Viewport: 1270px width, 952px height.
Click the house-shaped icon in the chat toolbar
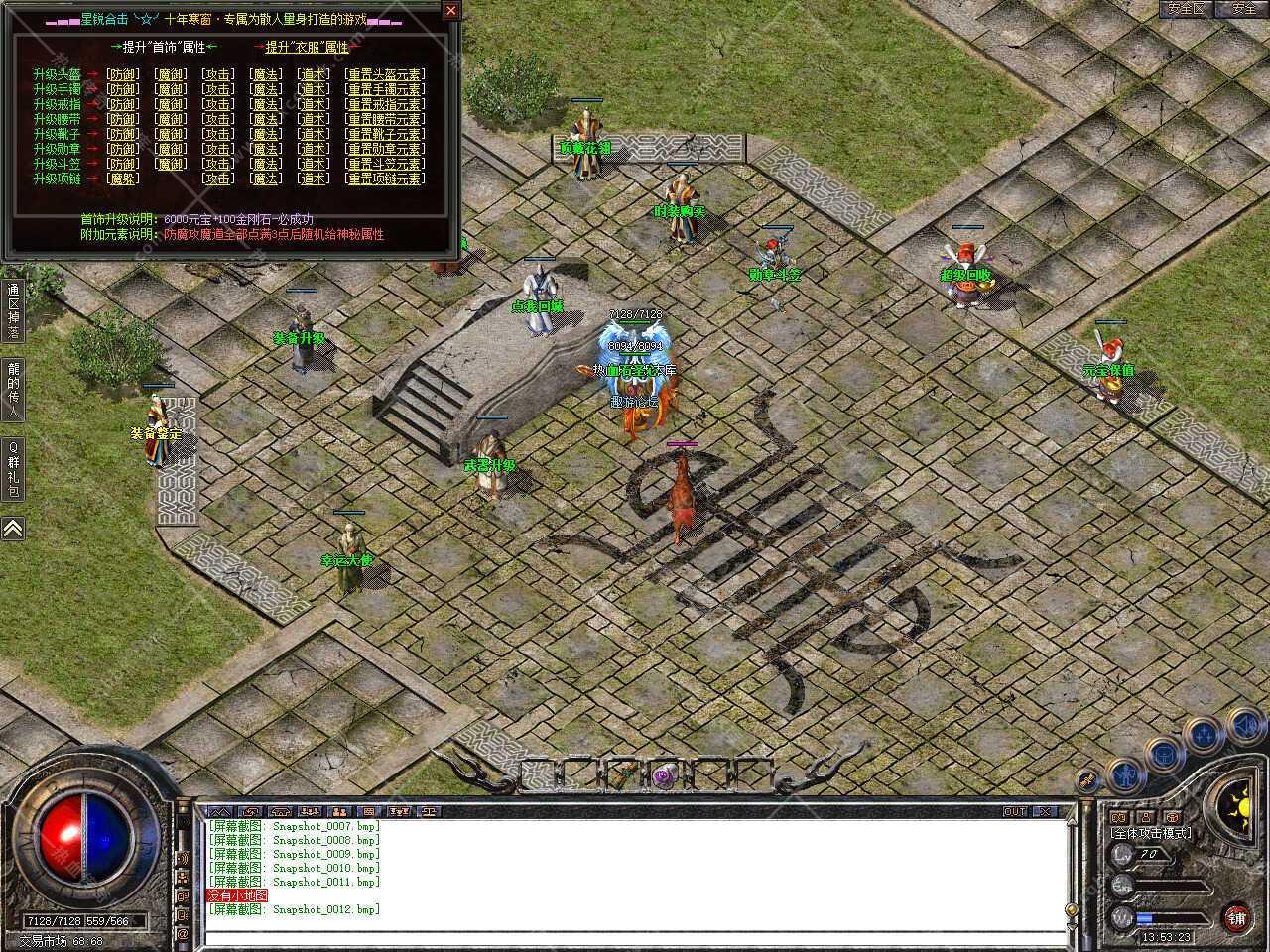pyautogui.click(x=281, y=810)
